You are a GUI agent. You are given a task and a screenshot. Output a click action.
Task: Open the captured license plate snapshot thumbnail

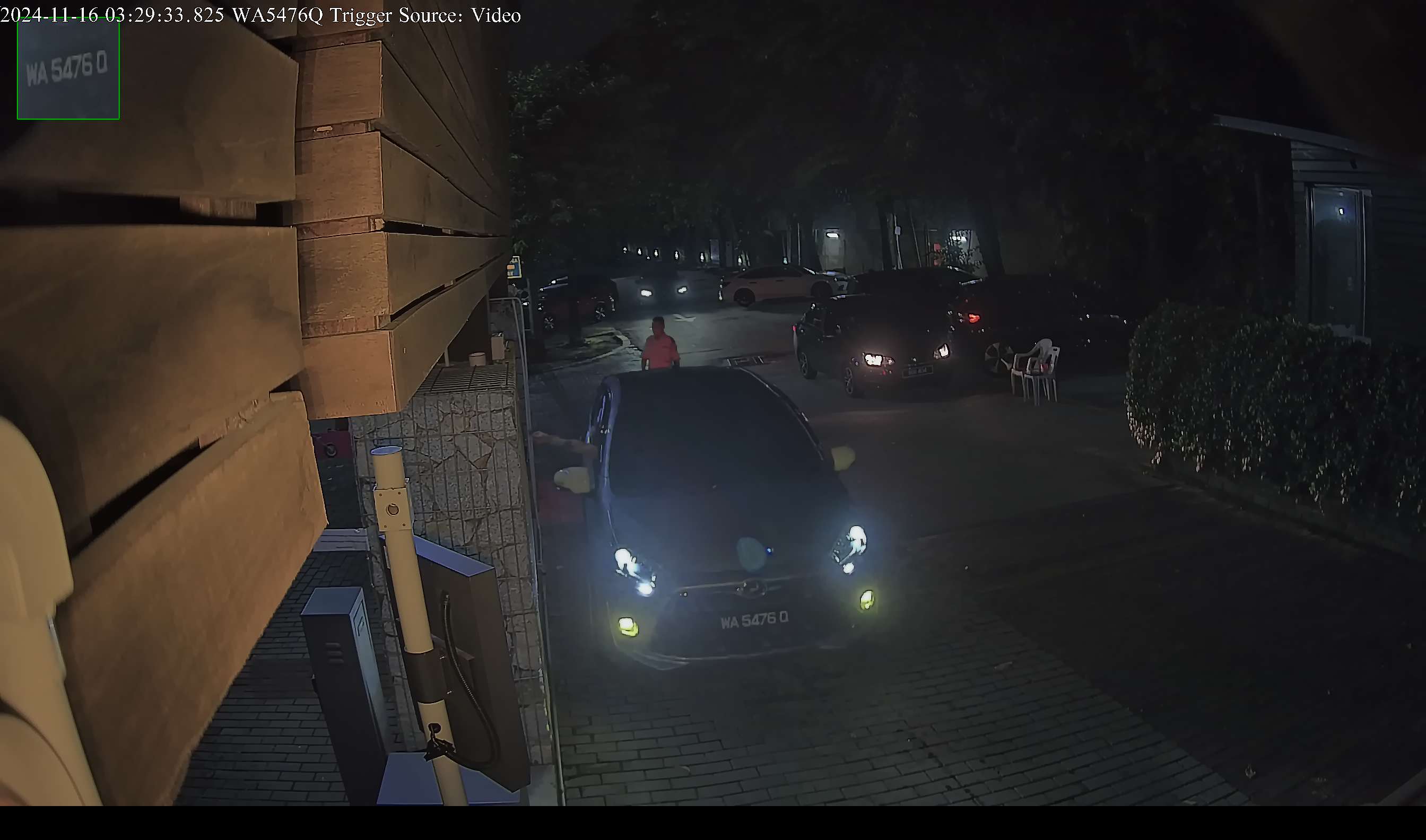pos(68,69)
